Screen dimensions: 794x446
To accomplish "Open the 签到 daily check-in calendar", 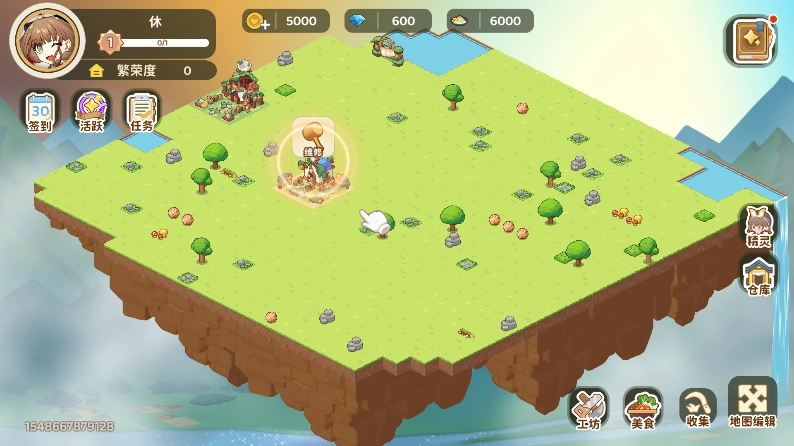I will (40, 111).
